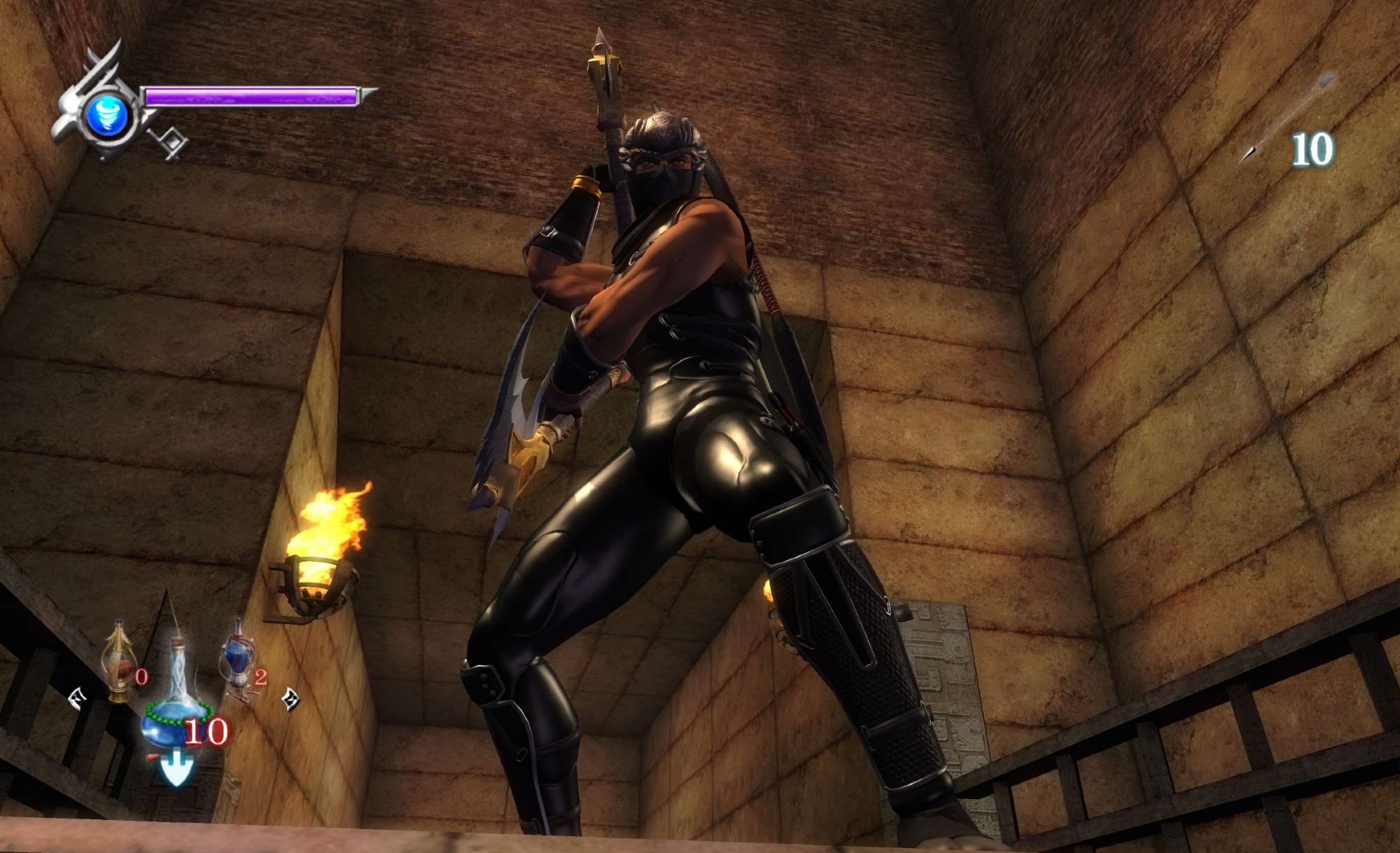Cycle items with the right selector arrow

[290, 698]
